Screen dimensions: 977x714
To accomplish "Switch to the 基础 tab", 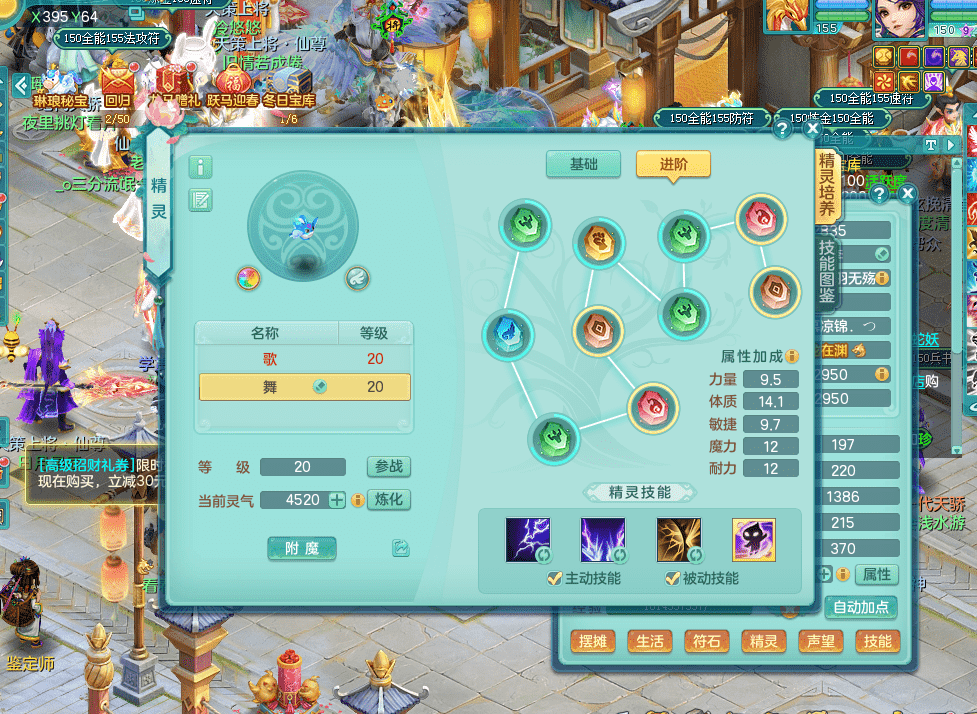I will pos(584,164).
